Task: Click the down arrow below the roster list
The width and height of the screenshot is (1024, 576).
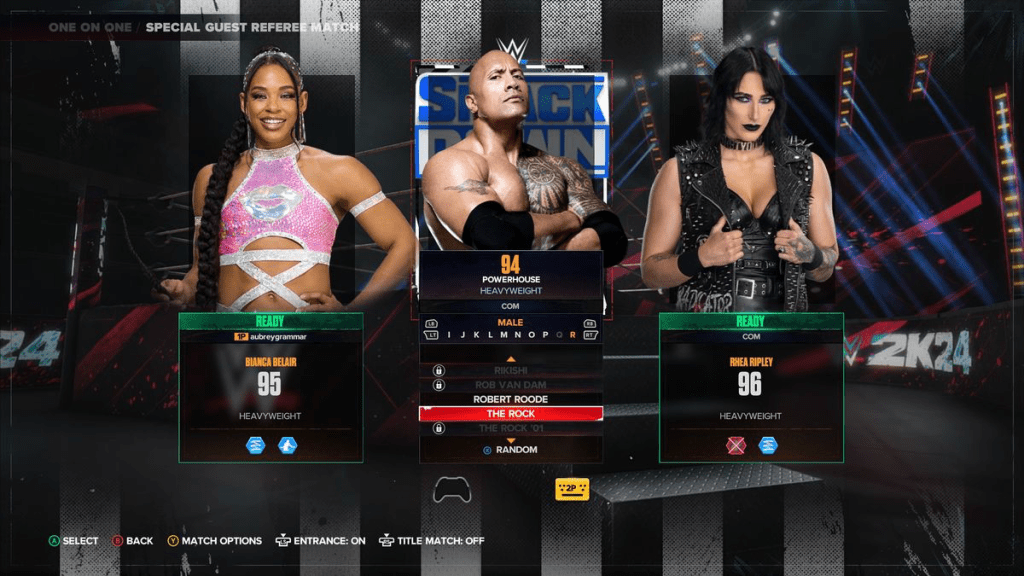Action: coord(511,440)
